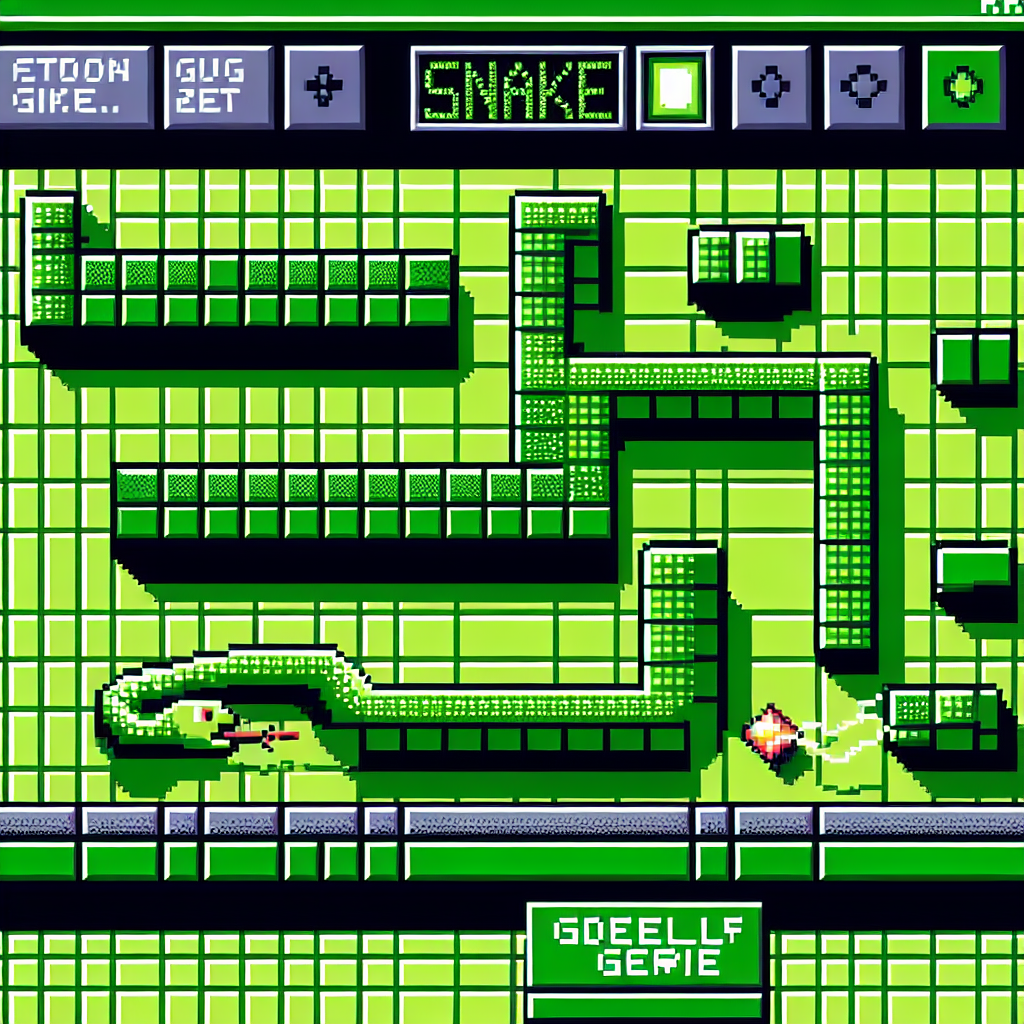
Task: Select the GUG ZET button
Action: 218,87
